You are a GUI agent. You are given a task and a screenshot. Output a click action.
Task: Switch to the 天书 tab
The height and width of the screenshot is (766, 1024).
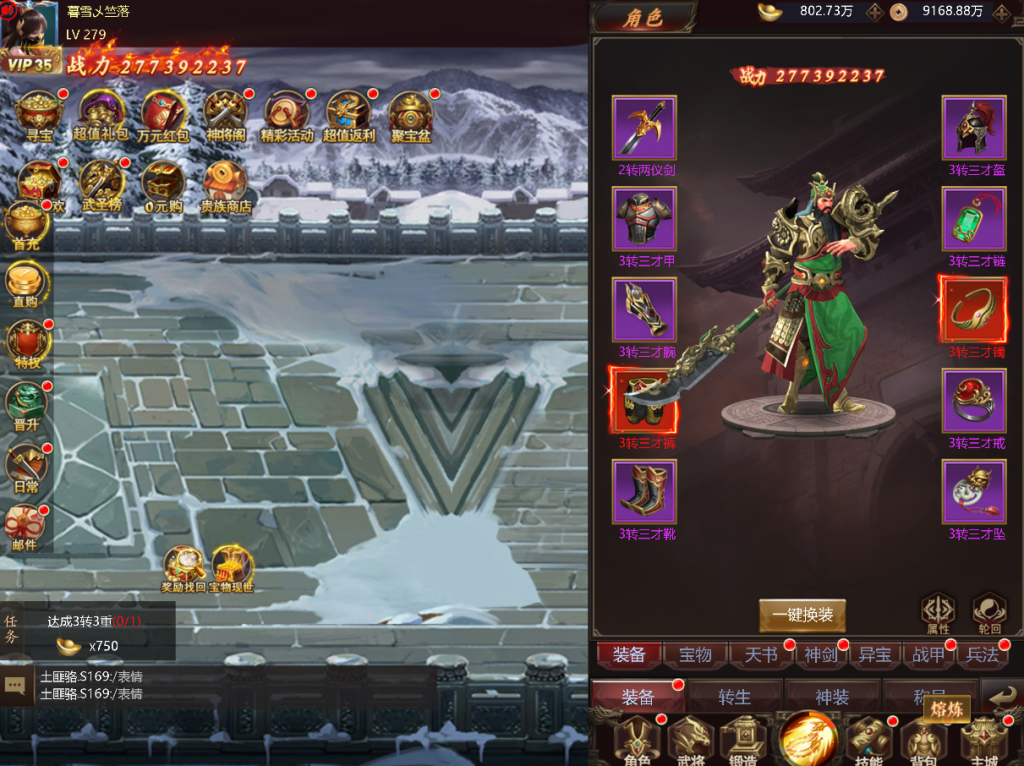pyautogui.click(x=761, y=655)
